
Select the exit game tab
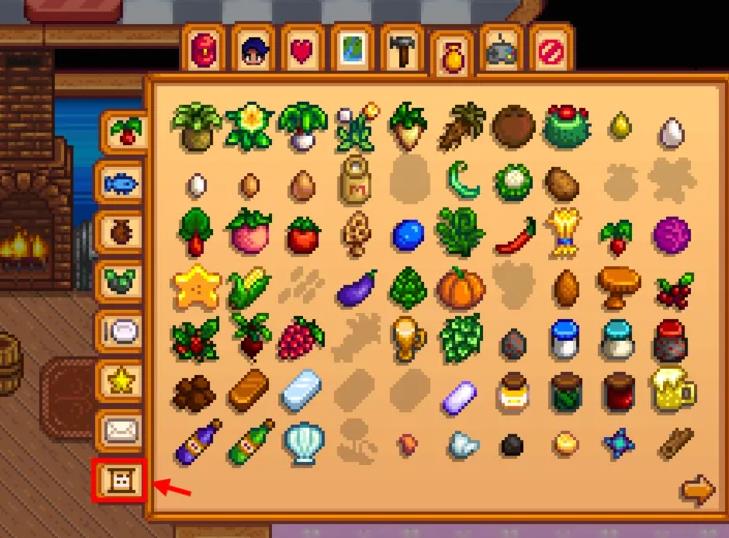tap(548, 50)
